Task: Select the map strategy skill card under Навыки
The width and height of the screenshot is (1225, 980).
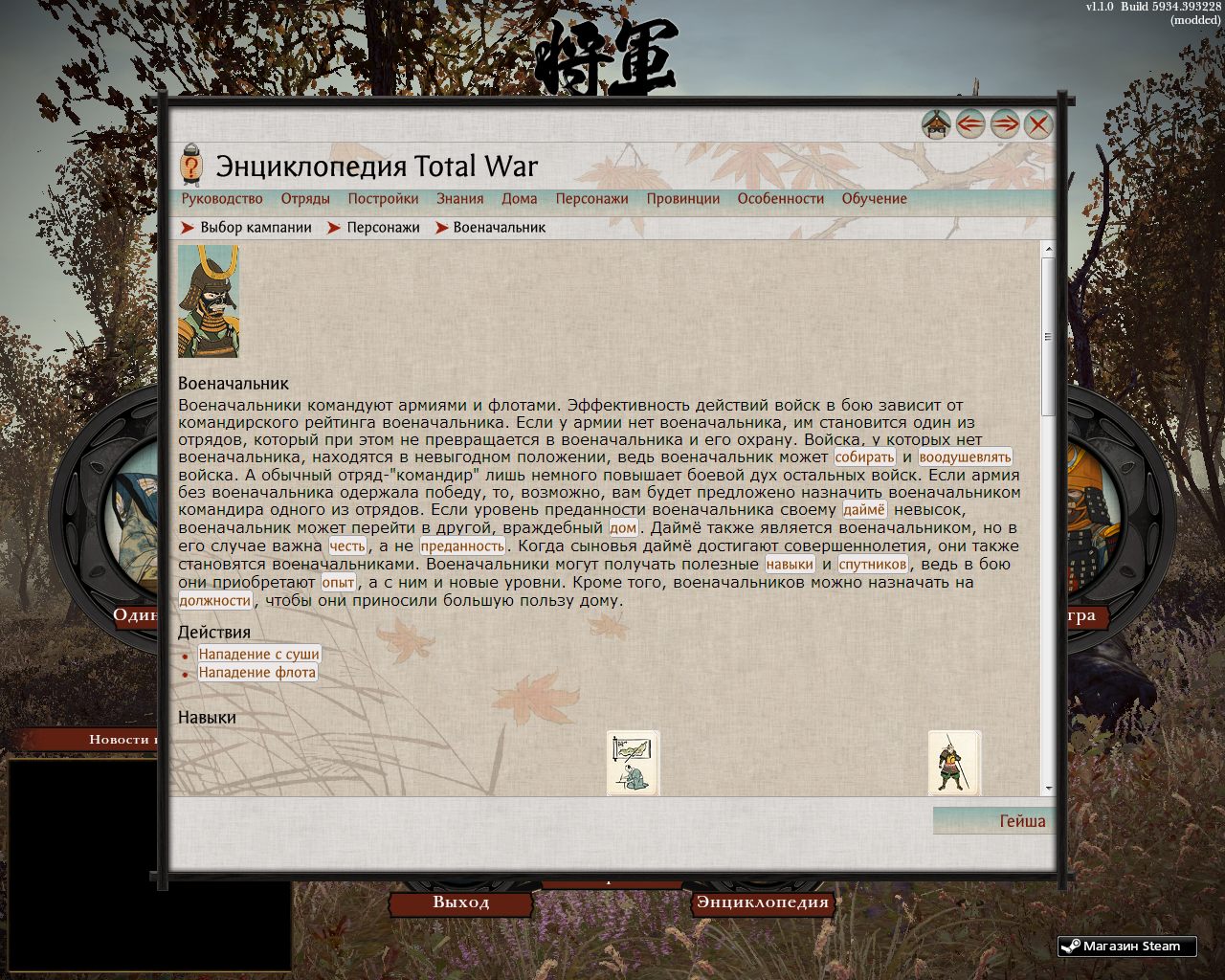Action: 633,762
